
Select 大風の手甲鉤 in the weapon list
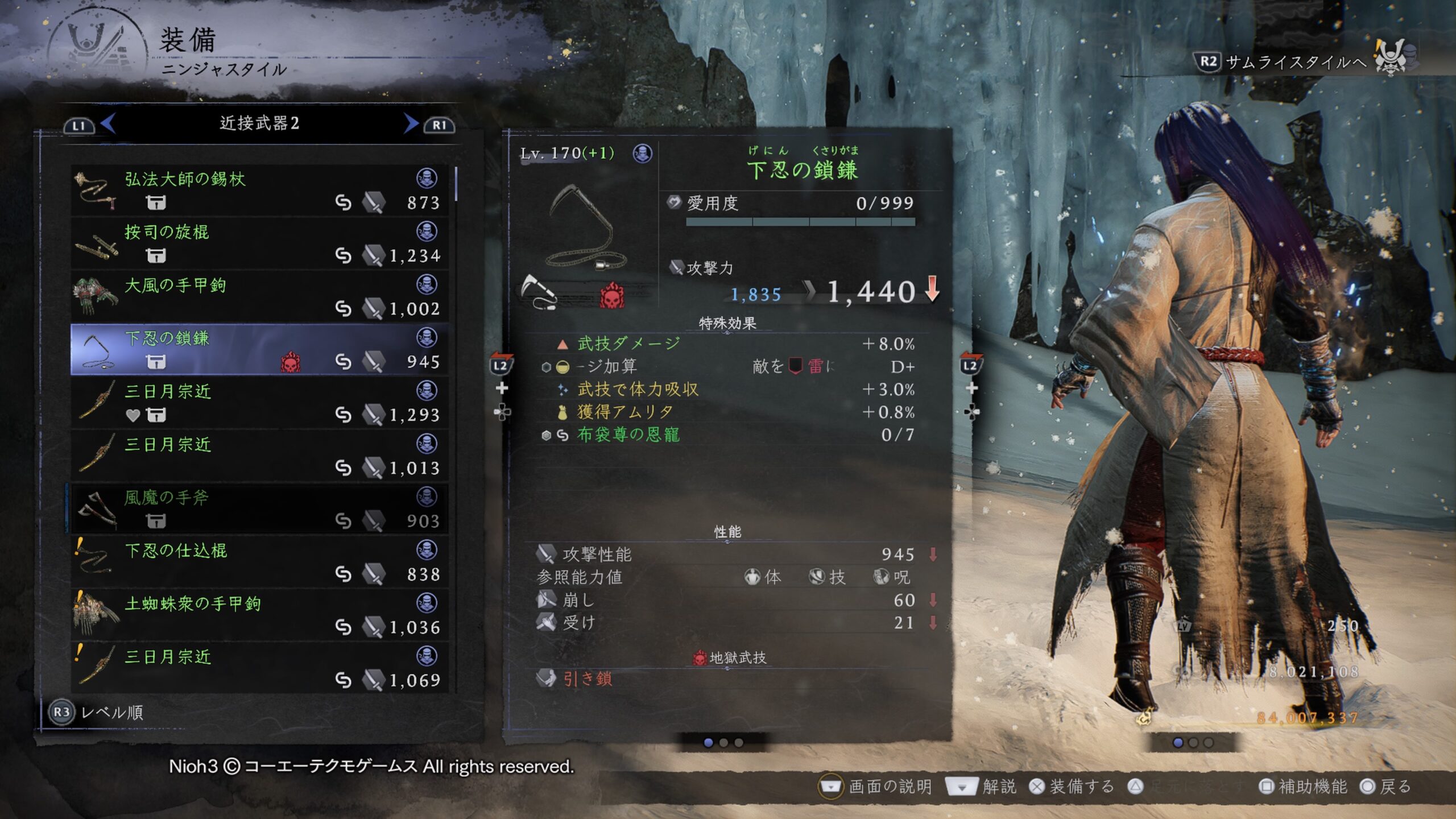pyautogui.click(x=259, y=296)
